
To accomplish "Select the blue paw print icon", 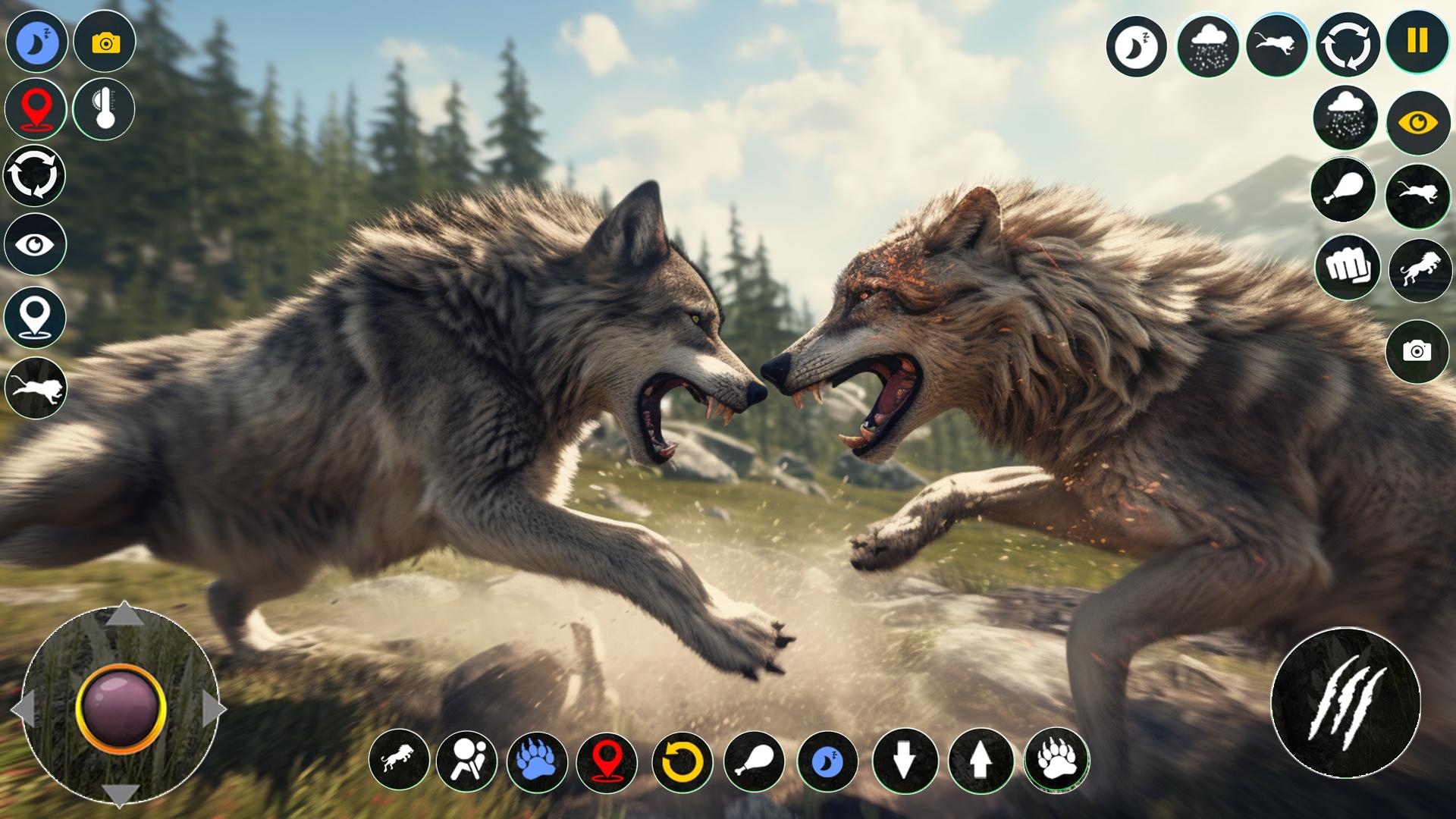I will coord(536,761).
